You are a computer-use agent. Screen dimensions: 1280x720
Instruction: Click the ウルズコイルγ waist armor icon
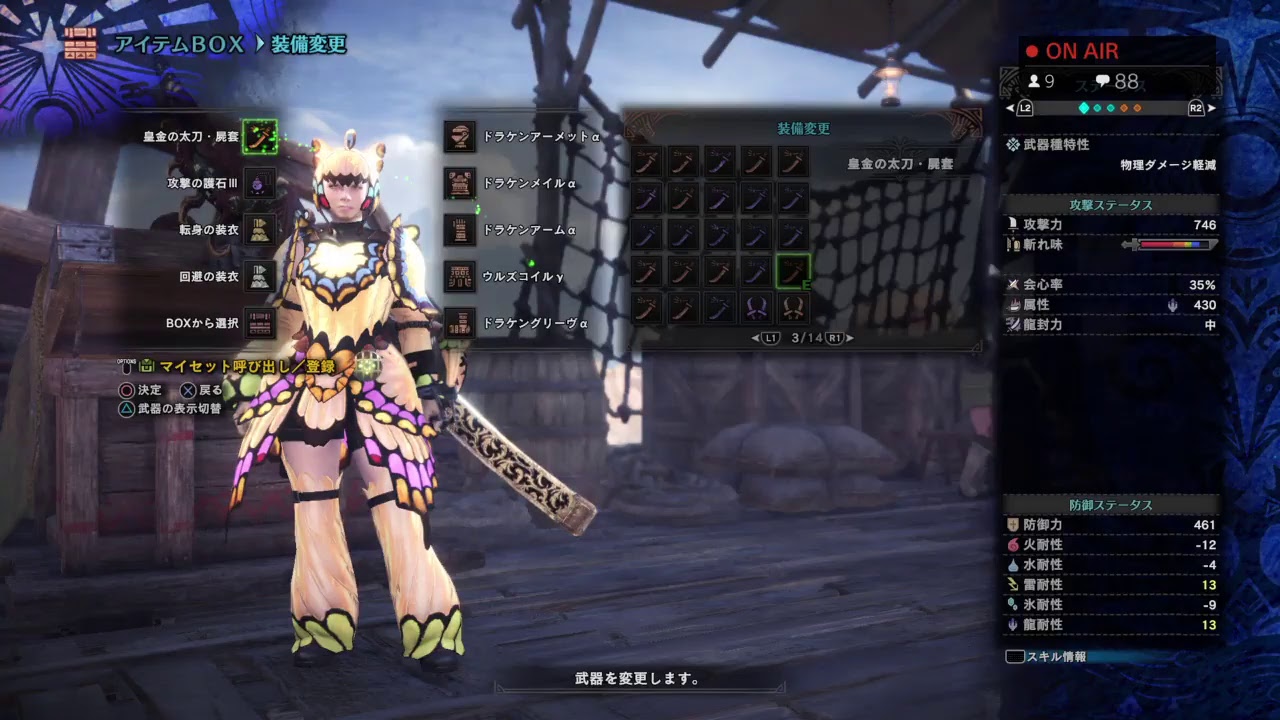tap(459, 277)
